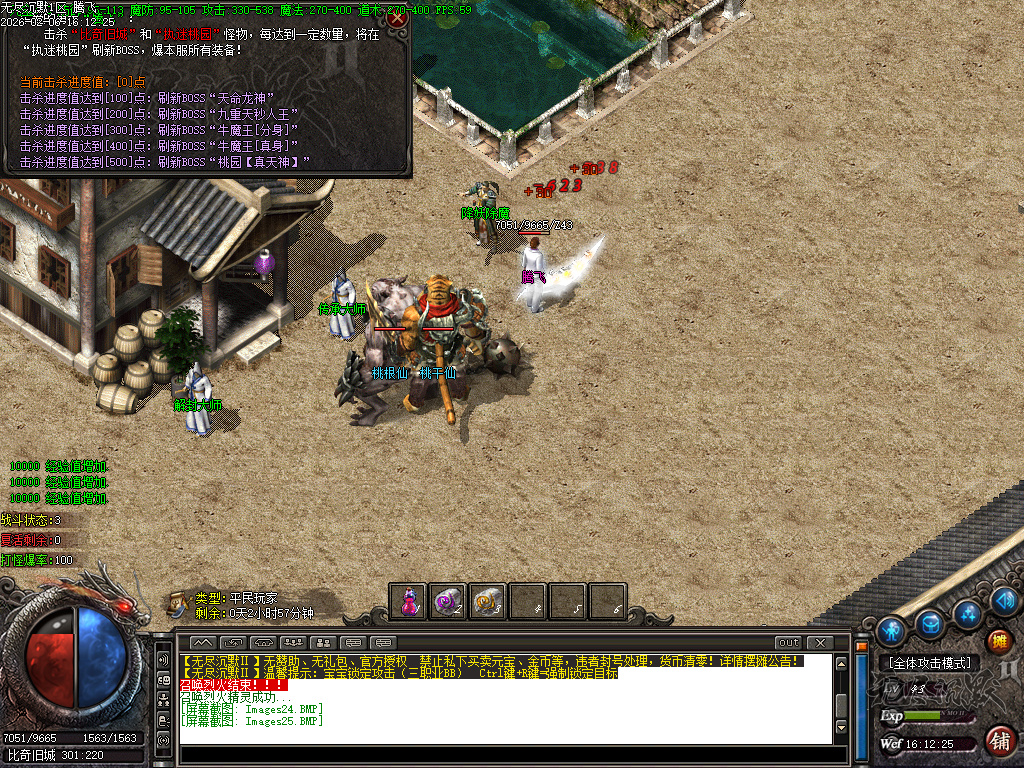The width and height of the screenshot is (1024, 768).
Task: Toggle the sound speaker icon
Action: coord(1006,600)
